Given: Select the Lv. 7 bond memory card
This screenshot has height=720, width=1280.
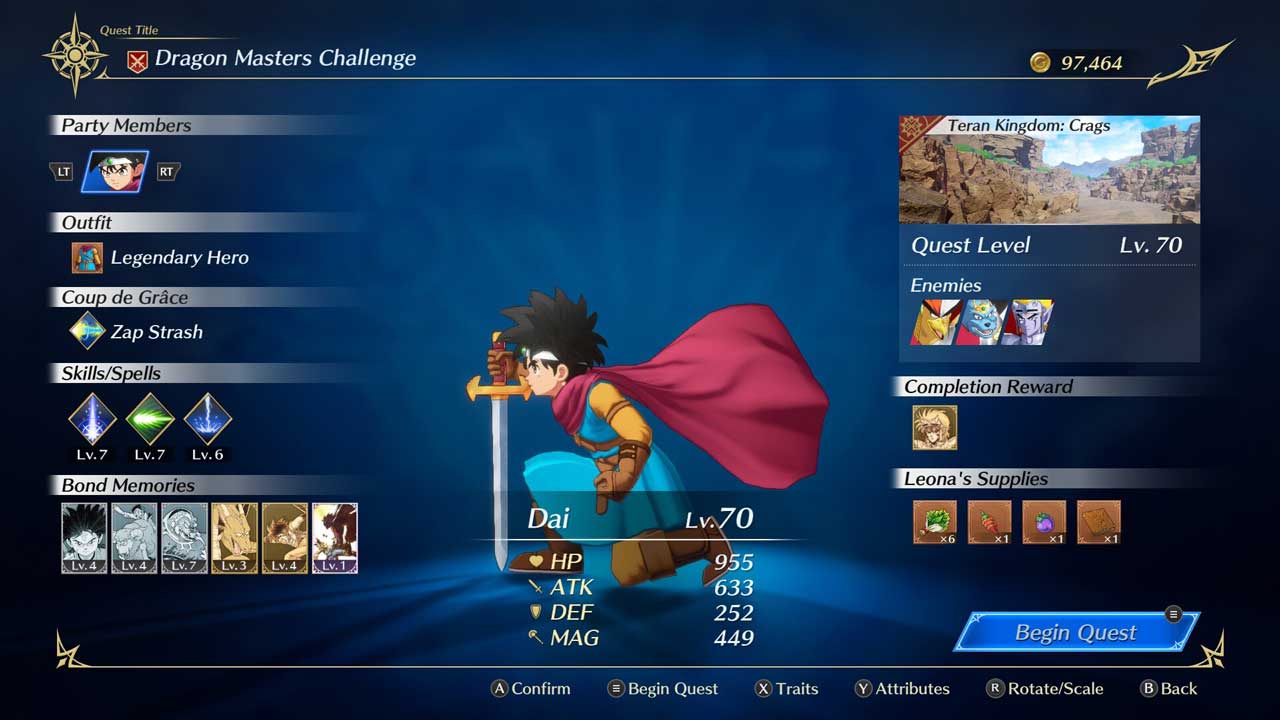Looking at the screenshot, I should tap(184, 538).
